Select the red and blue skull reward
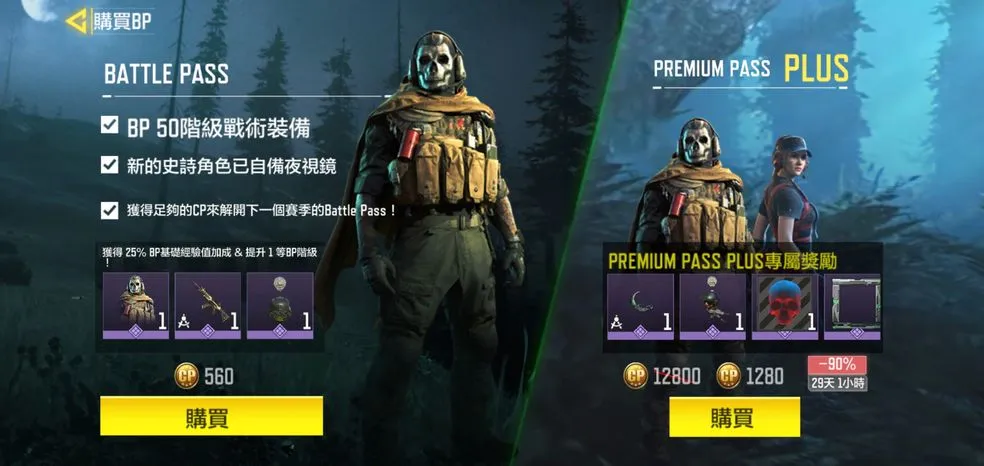The width and height of the screenshot is (984, 466). [785, 306]
